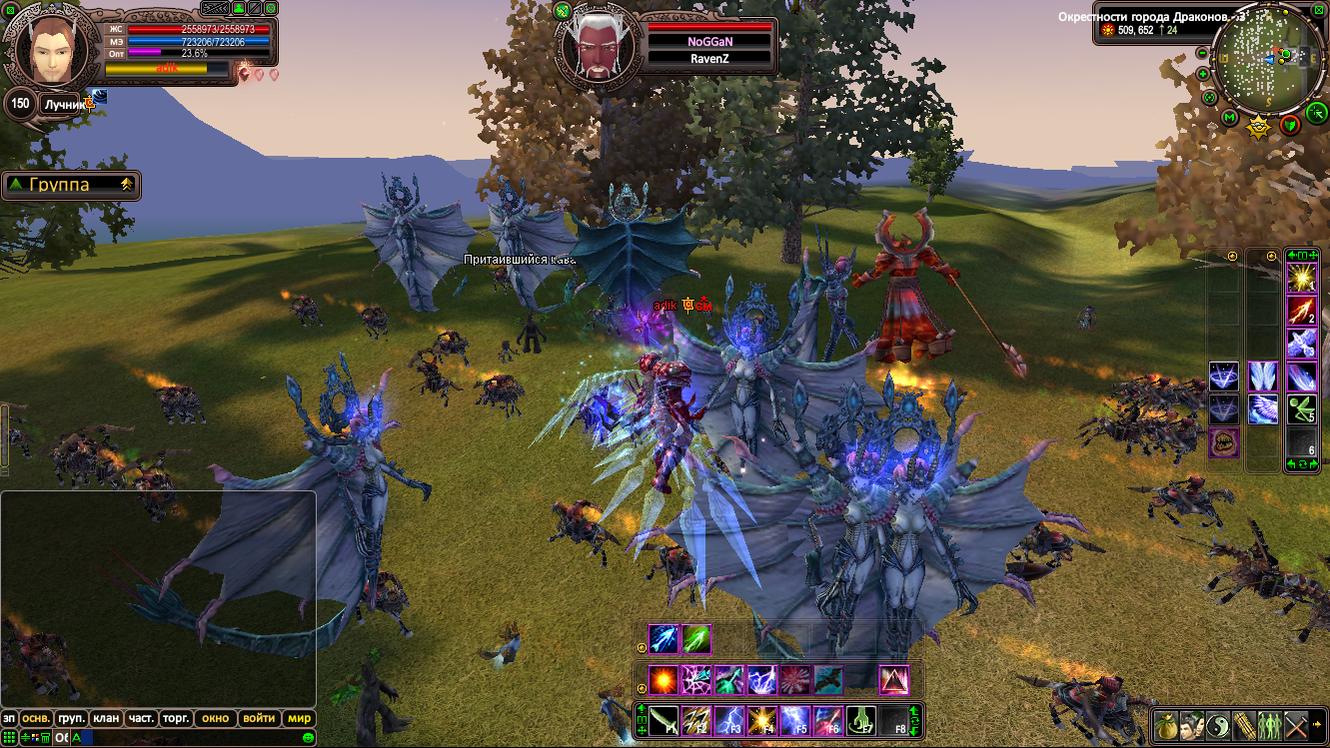Open the 'клан' chat tab
Screen dimensions: 1330x748
click(x=105, y=718)
